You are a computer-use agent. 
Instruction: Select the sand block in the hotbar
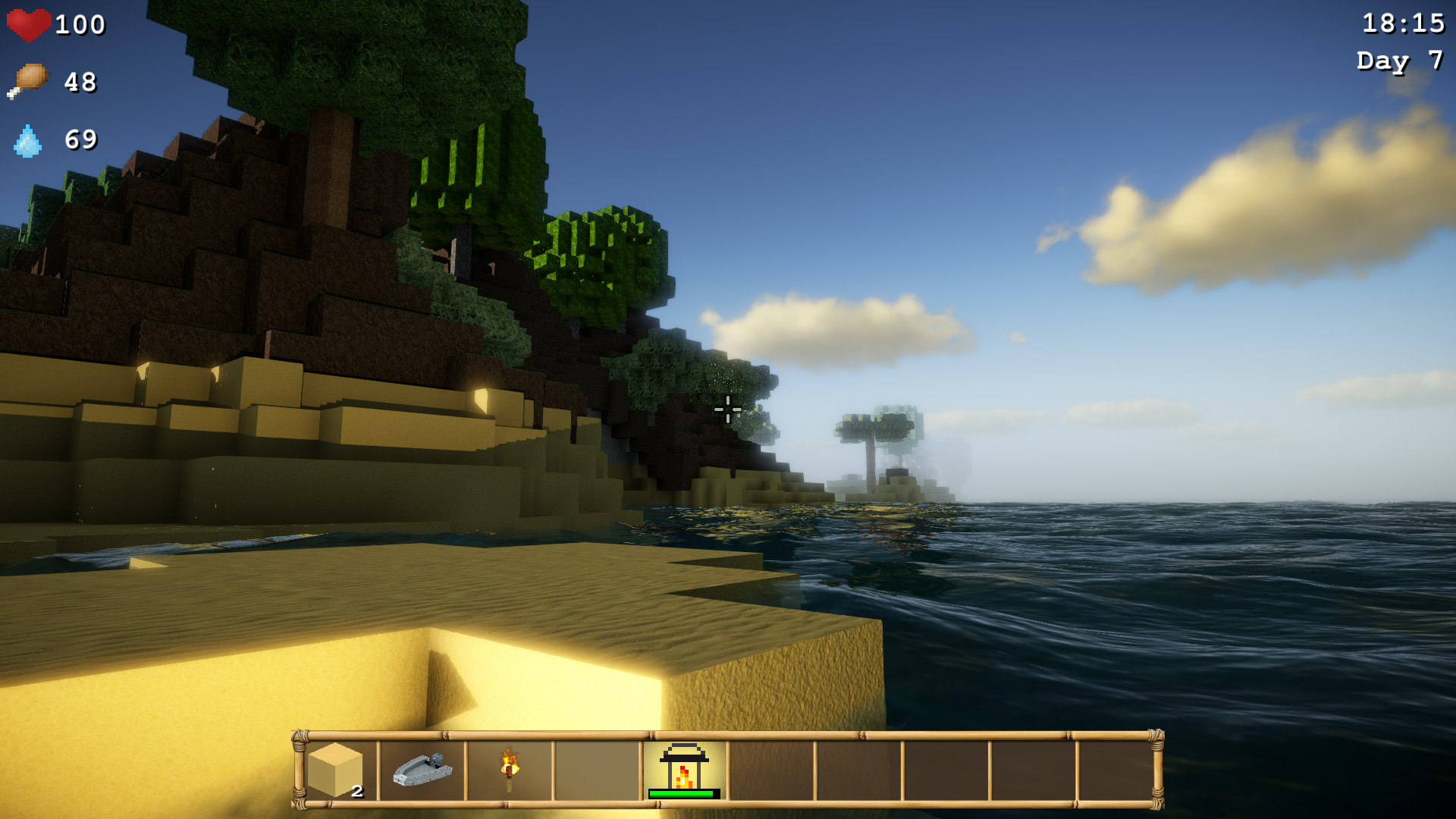[x=336, y=770]
